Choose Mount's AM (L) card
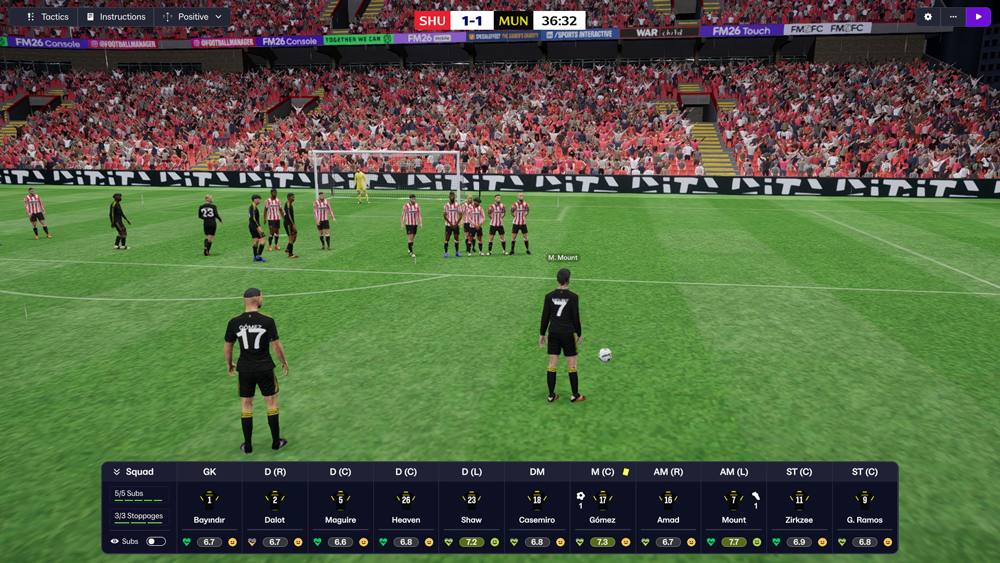Screen dimensions: 1000x563 tap(734, 508)
